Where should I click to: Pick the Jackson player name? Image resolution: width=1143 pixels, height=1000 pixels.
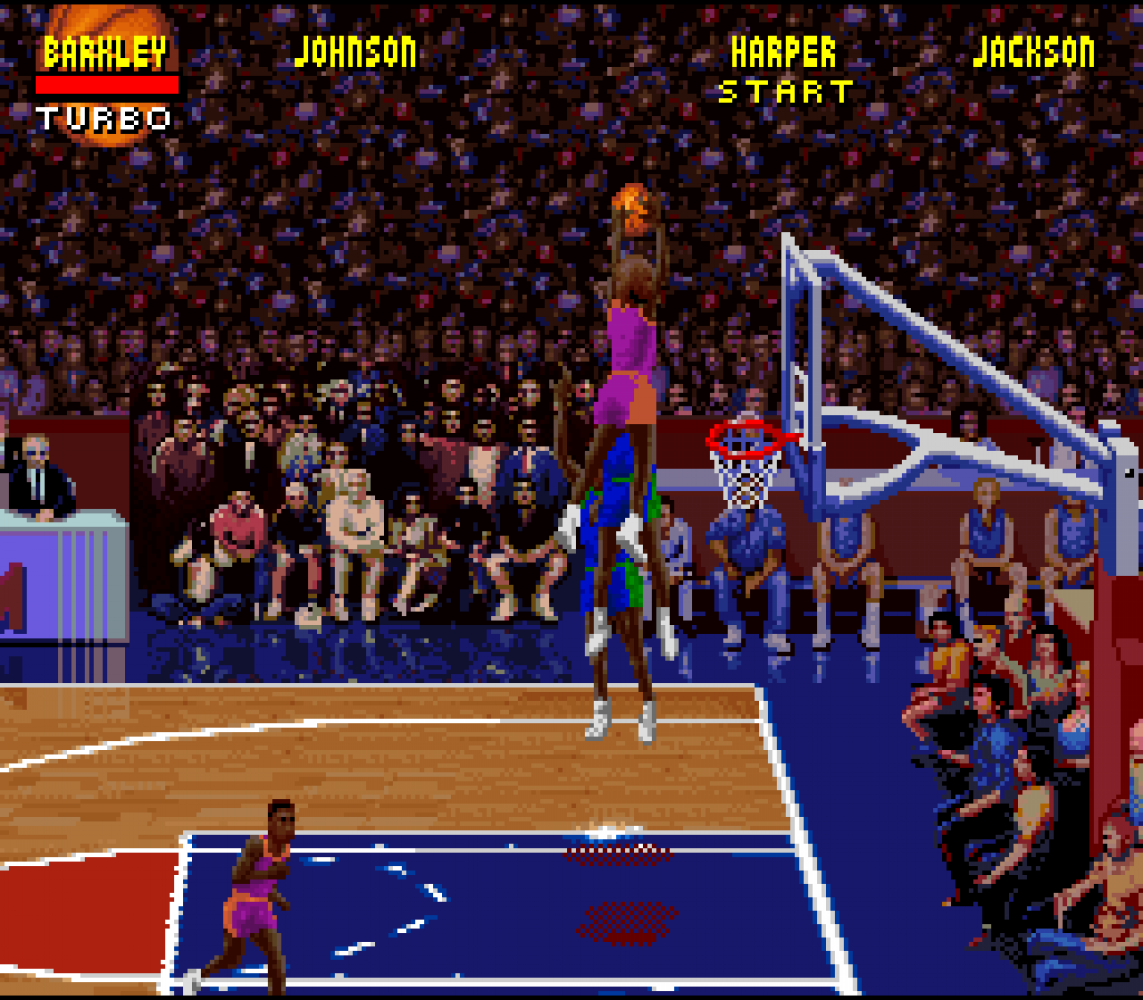point(1033,52)
